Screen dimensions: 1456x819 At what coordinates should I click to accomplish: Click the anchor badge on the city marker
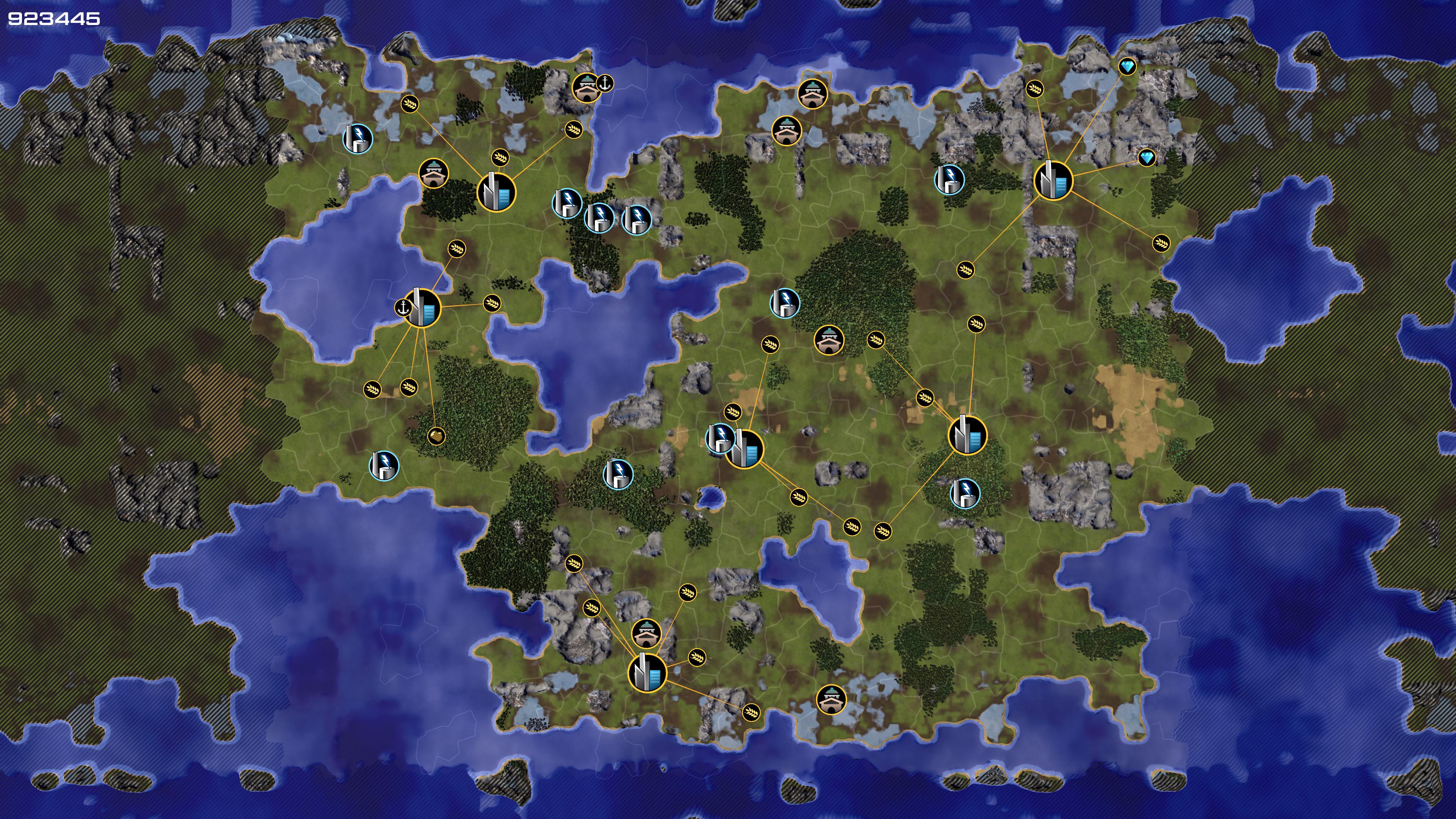pyautogui.click(x=403, y=308)
